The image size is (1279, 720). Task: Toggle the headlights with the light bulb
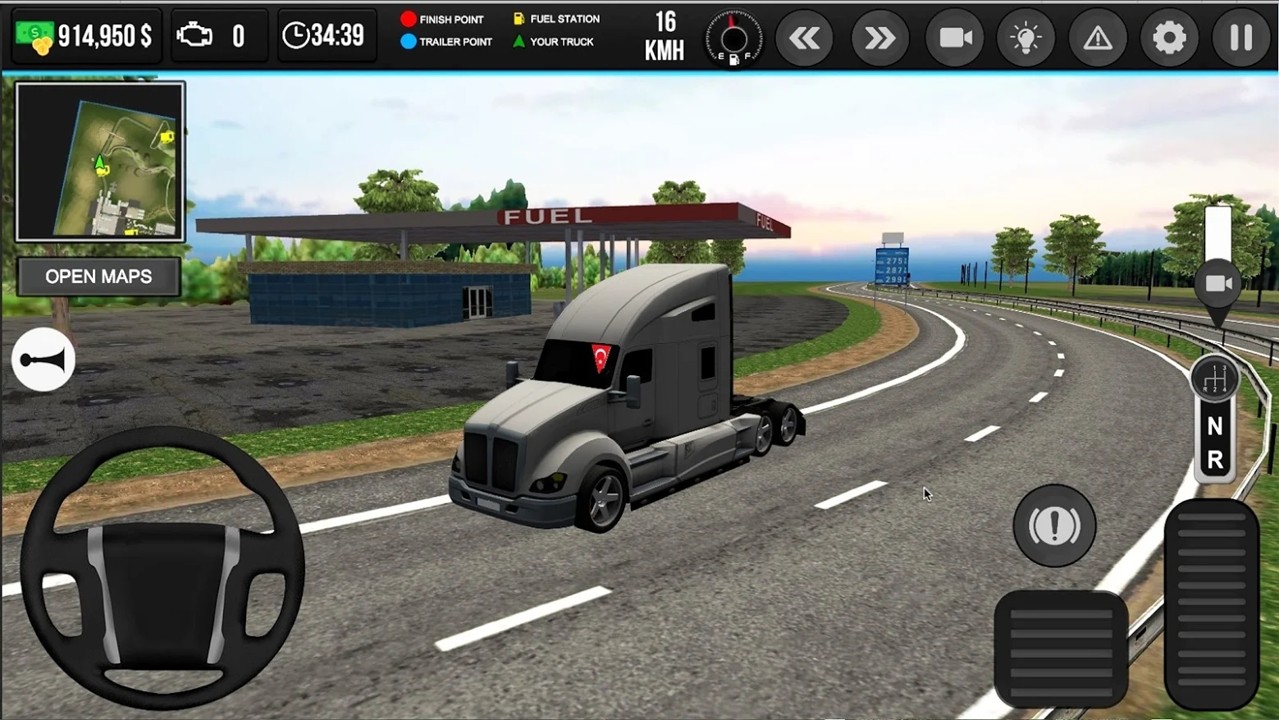coord(1025,38)
